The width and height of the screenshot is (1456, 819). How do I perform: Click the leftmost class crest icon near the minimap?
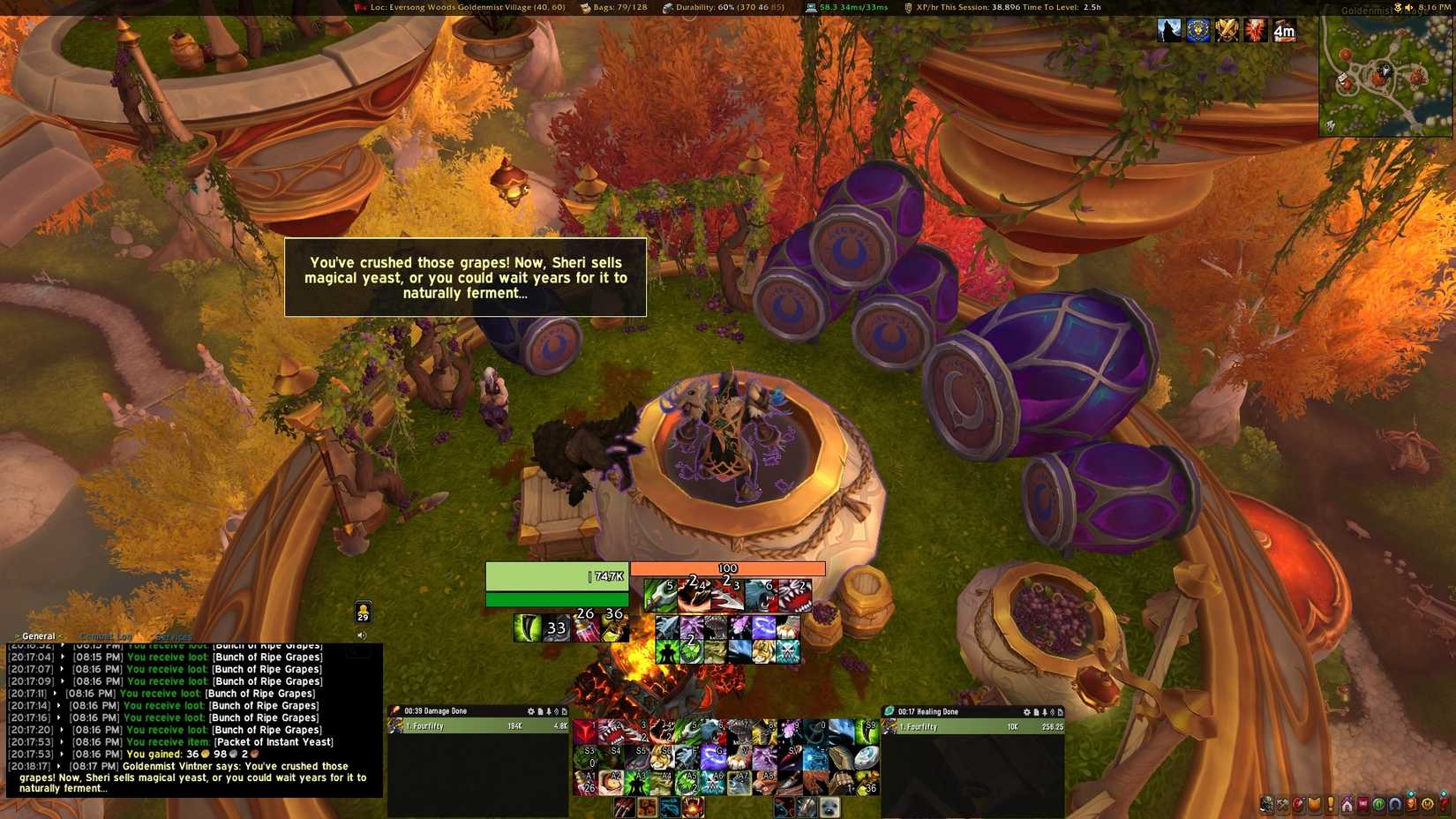pyautogui.click(x=1167, y=29)
